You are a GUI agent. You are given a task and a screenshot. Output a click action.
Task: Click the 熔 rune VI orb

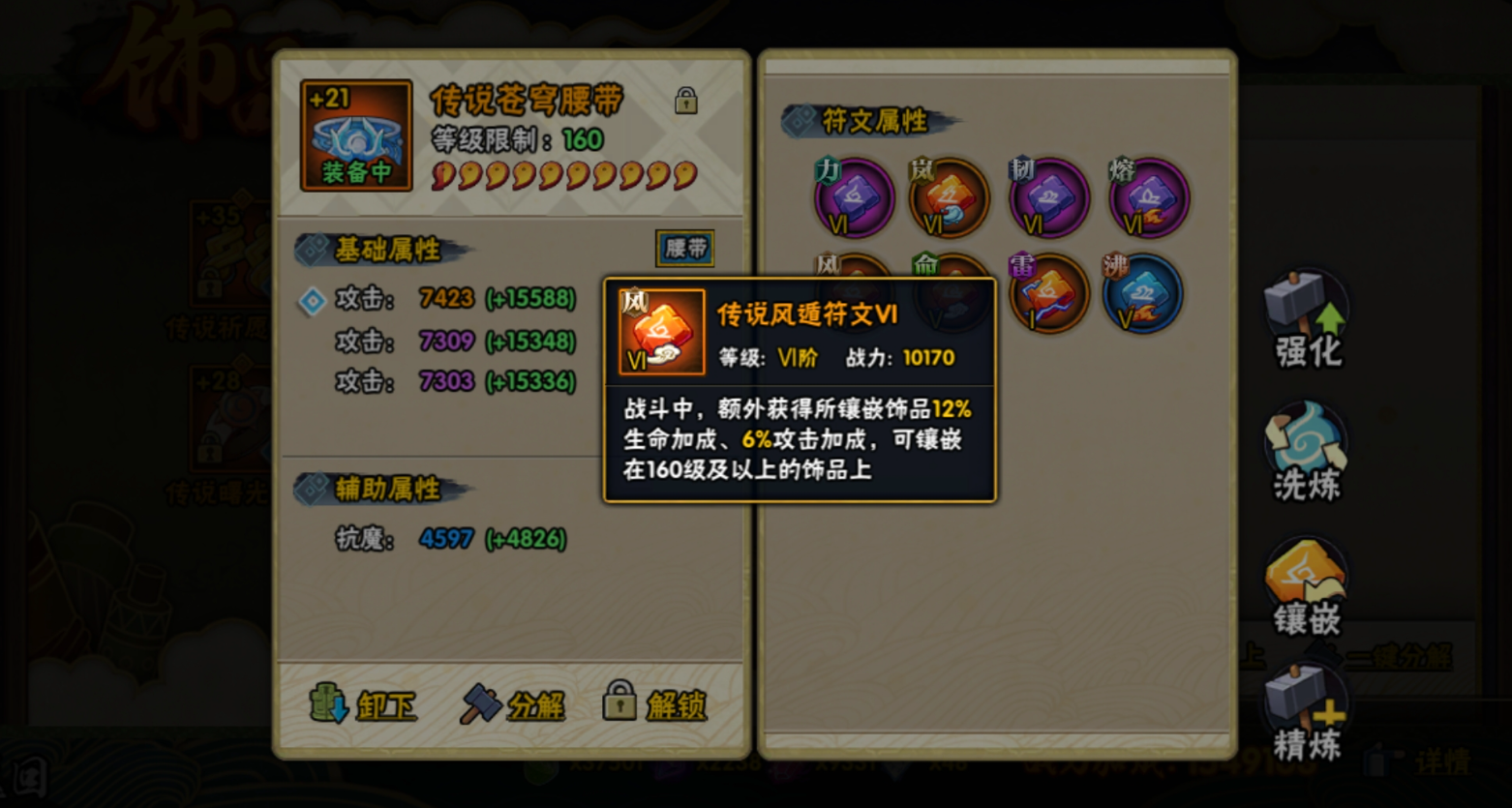[1148, 198]
